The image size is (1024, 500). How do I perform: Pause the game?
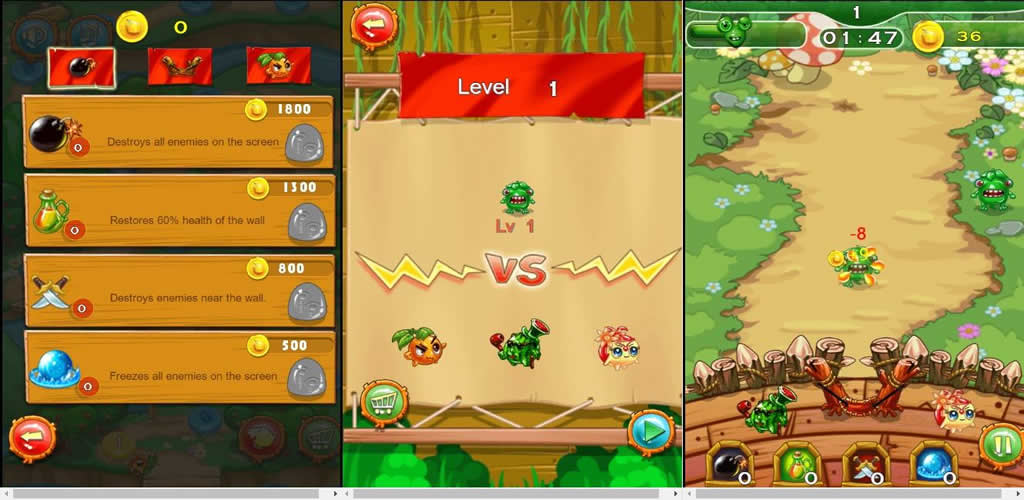pyautogui.click(x=998, y=444)
